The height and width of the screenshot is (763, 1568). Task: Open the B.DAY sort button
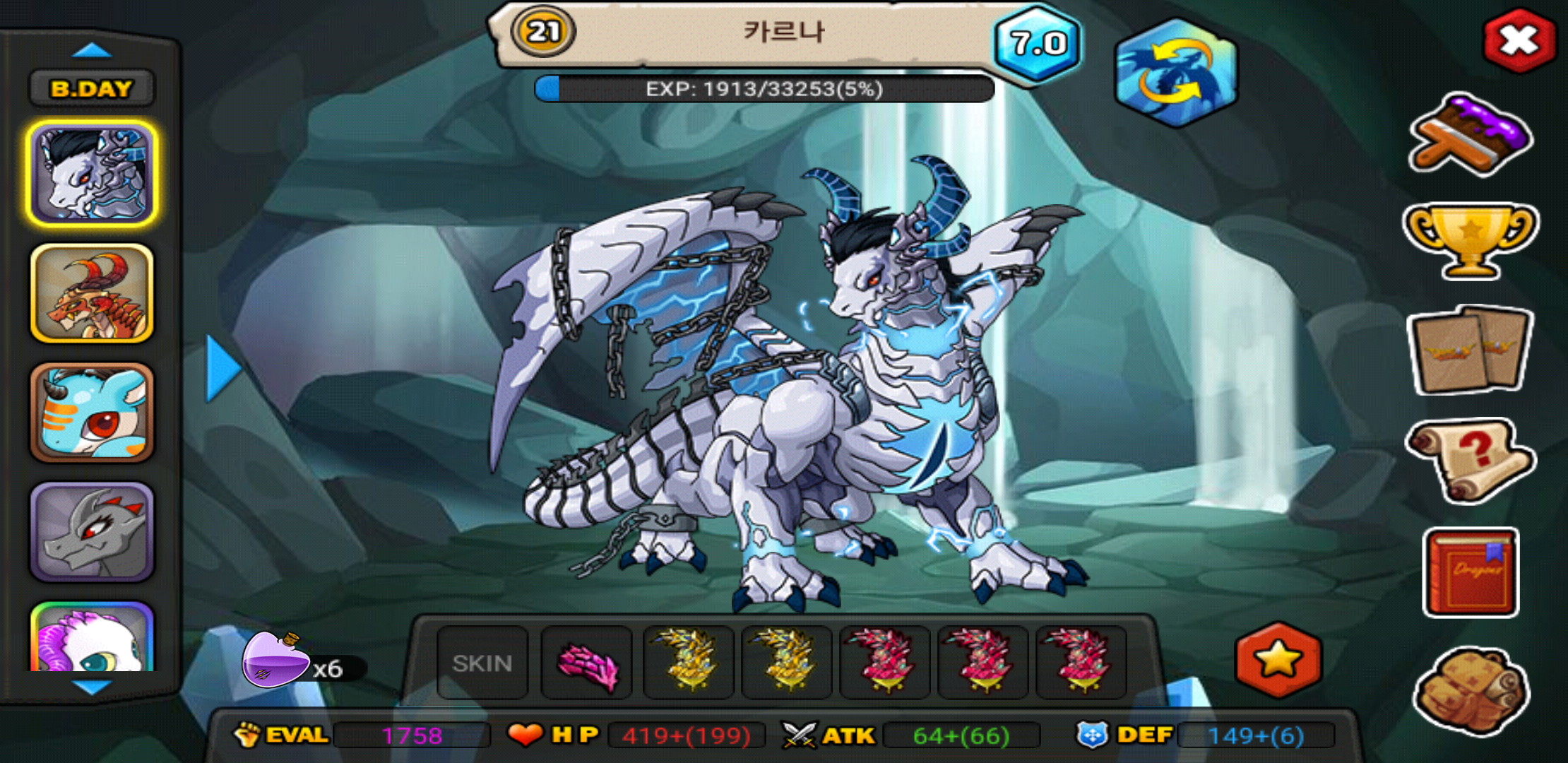[x=92, y=89]
